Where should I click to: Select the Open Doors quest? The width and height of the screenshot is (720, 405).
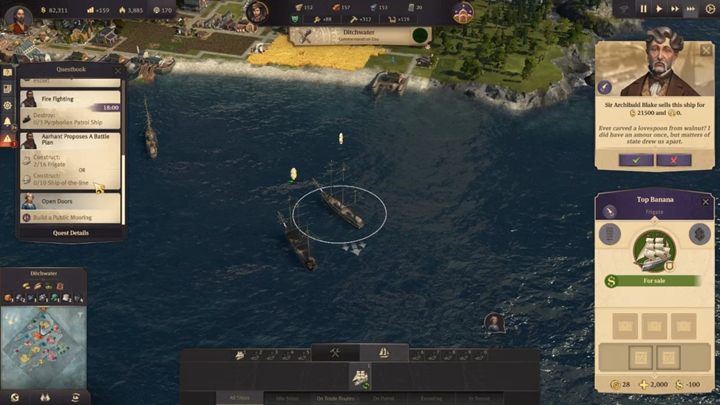point(70,201)
